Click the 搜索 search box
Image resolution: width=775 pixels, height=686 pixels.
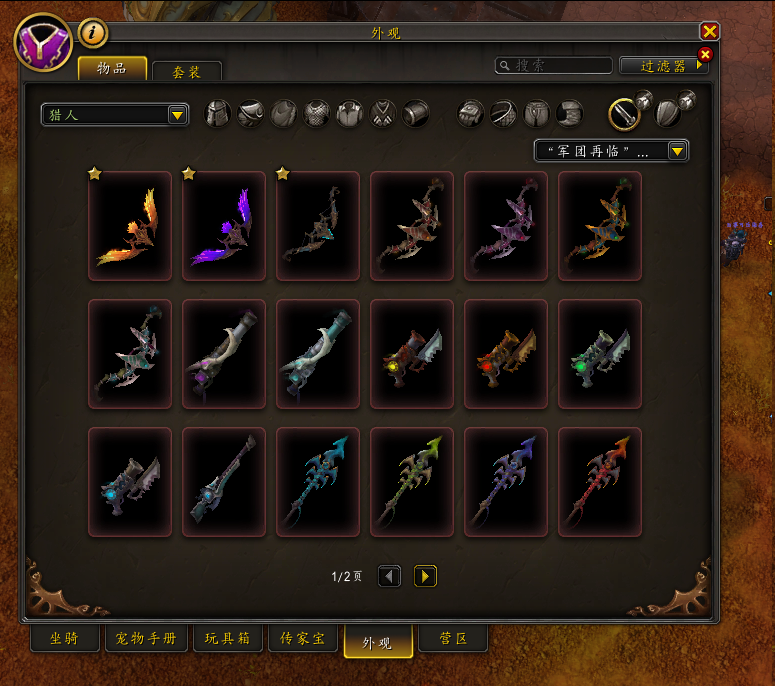[x=555, y=65]
